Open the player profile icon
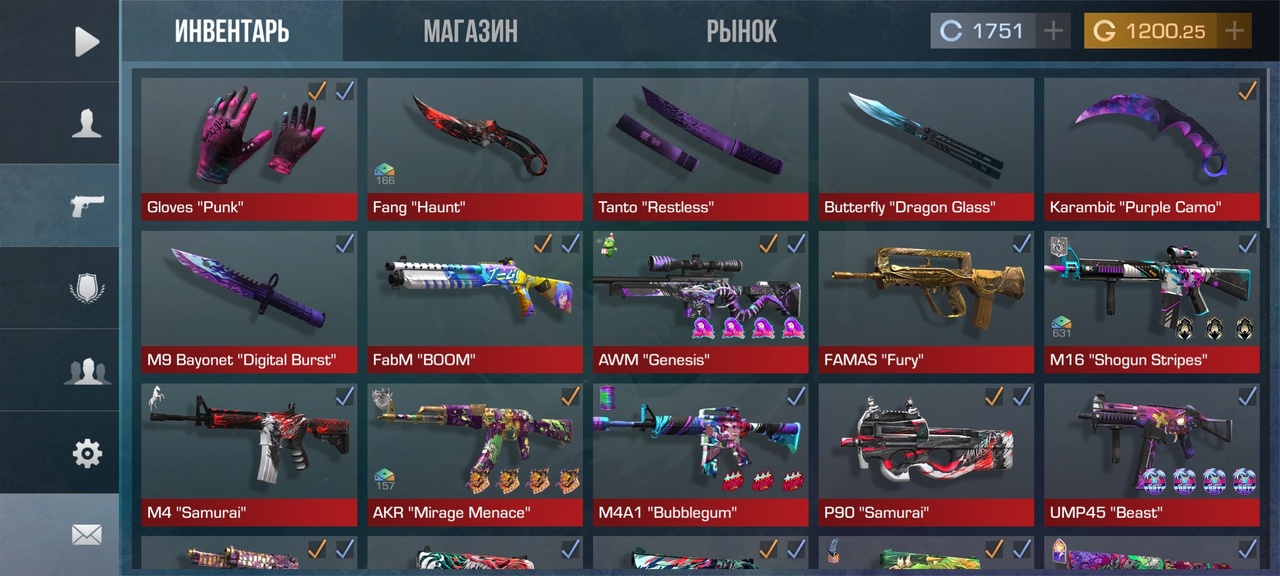 point(87,123)
